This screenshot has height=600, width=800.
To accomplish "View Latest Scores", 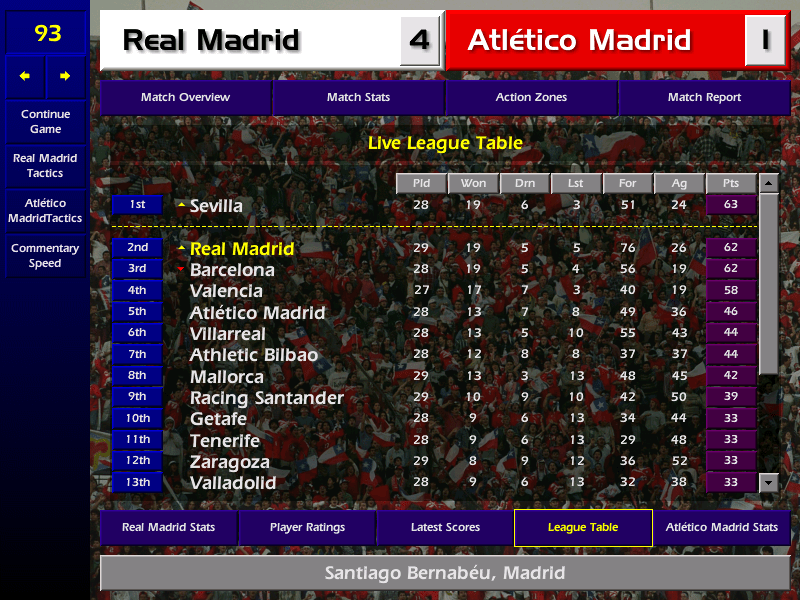I will point(445,527).
